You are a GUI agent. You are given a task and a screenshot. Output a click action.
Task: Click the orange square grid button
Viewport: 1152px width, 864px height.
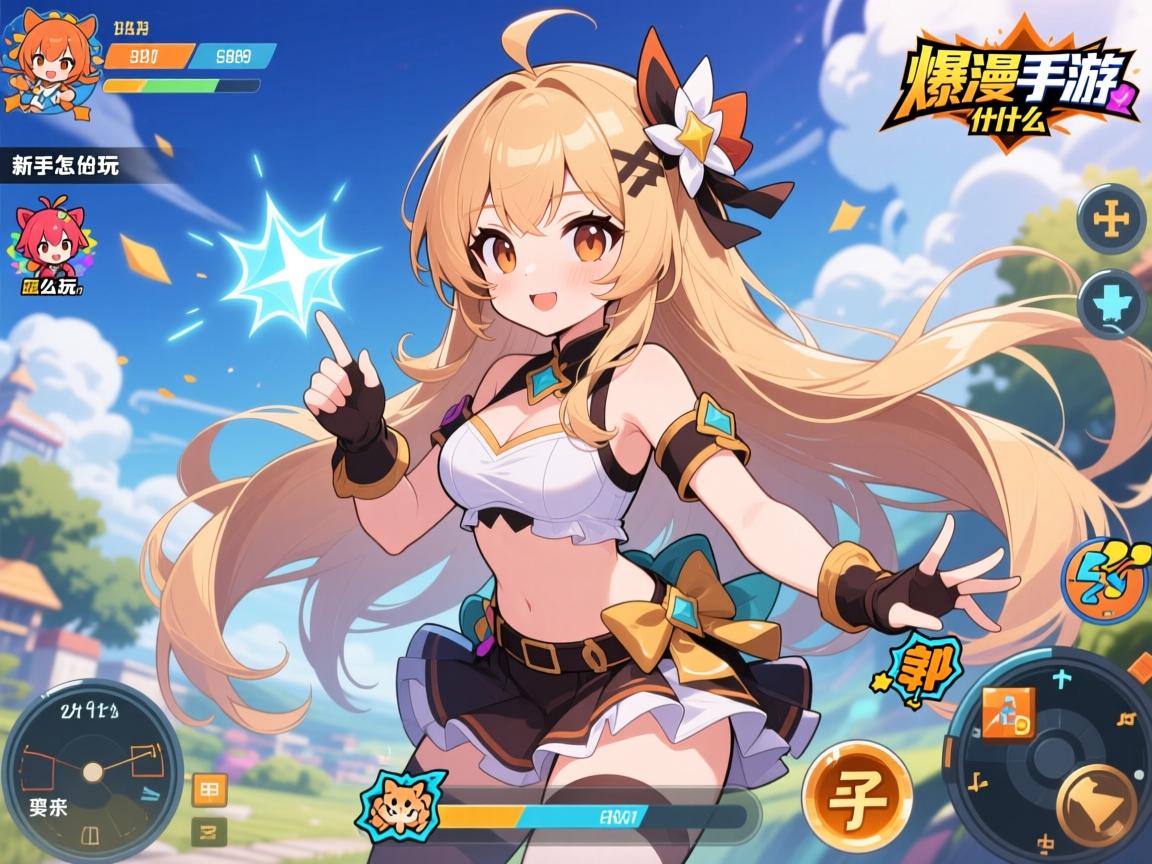click(210, 790)
